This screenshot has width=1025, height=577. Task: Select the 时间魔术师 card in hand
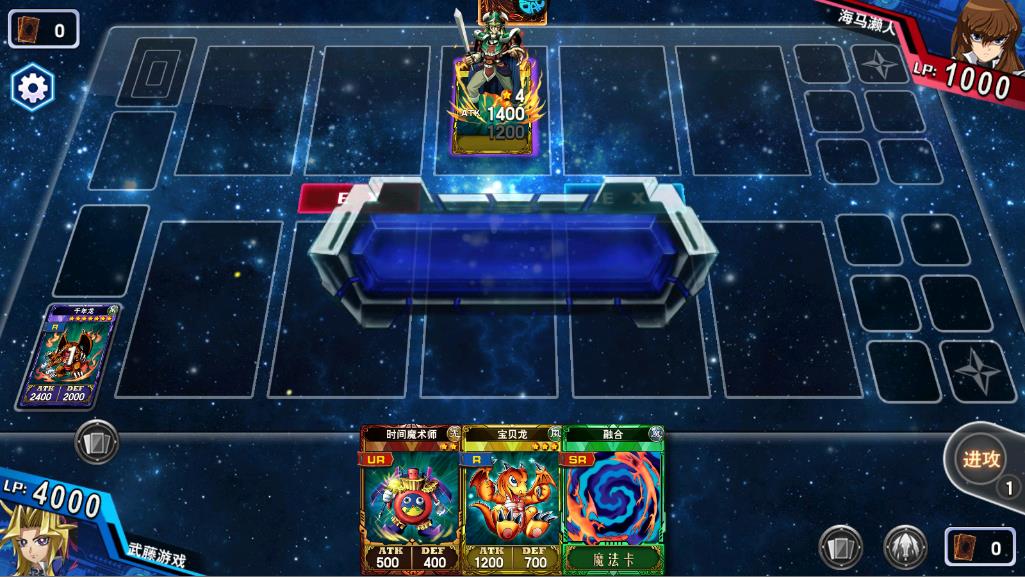[410, 500]
